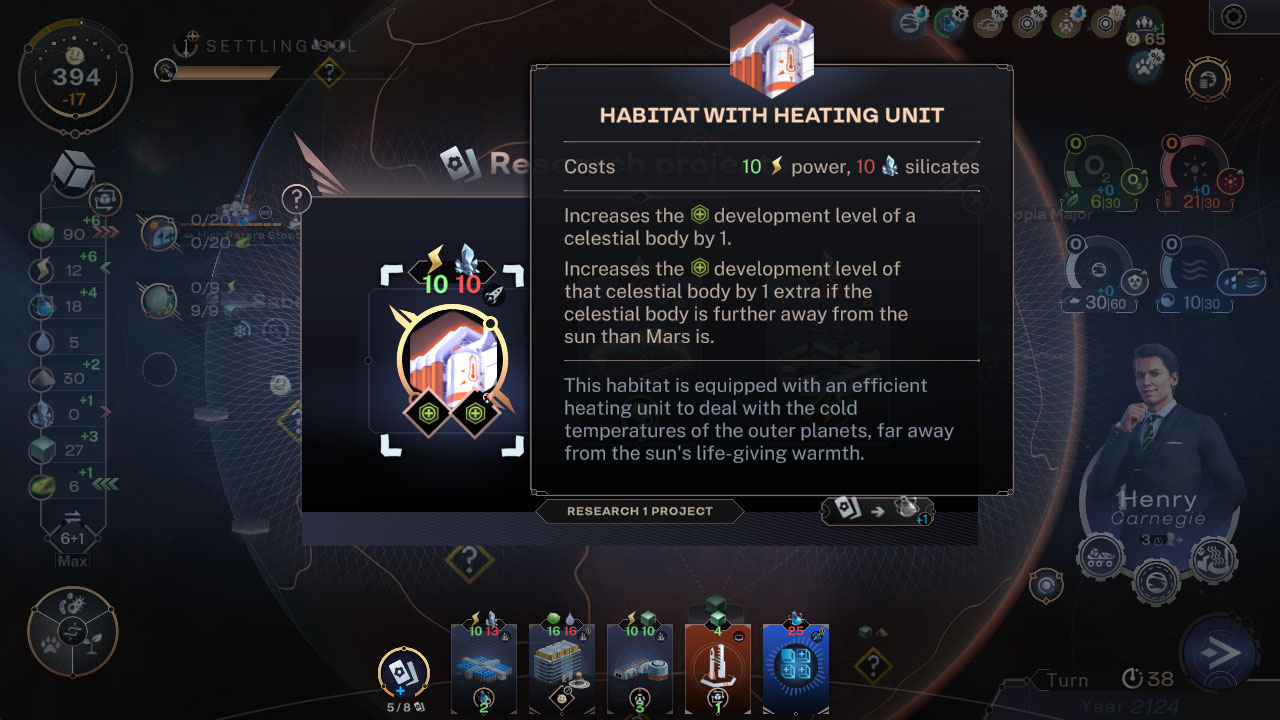End the turn with the arrow button
The width and height of the screenshot is (1280, 720).
1221,654
